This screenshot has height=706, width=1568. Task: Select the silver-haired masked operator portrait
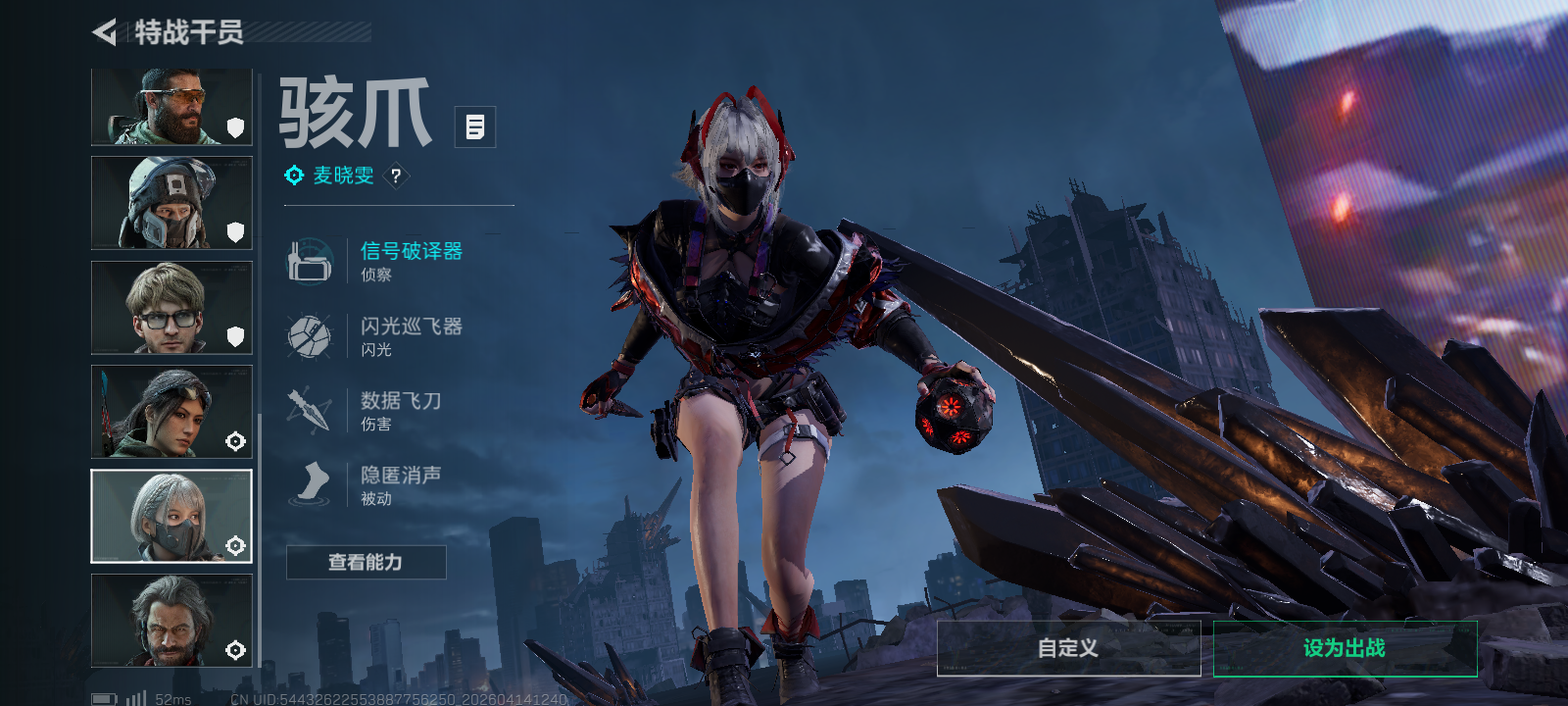click(x=171, y=516)
